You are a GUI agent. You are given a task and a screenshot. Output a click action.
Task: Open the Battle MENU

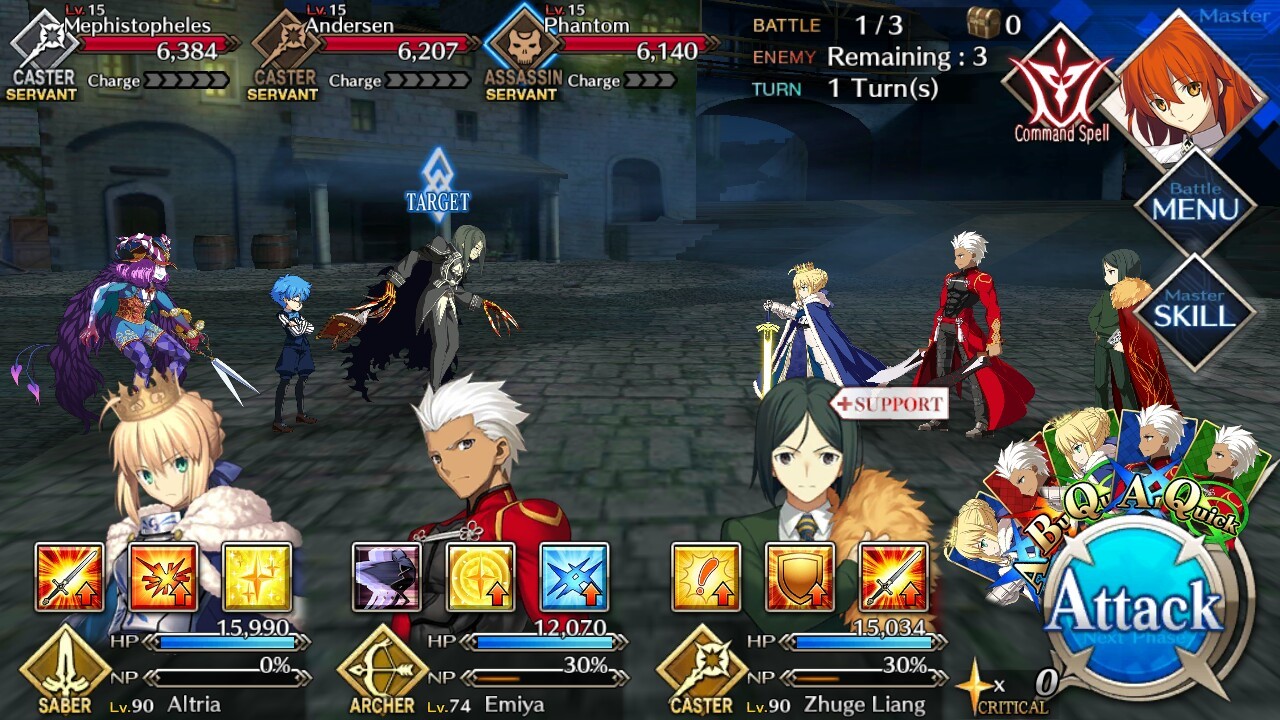pyautogui.click(x=1195, y=203)
